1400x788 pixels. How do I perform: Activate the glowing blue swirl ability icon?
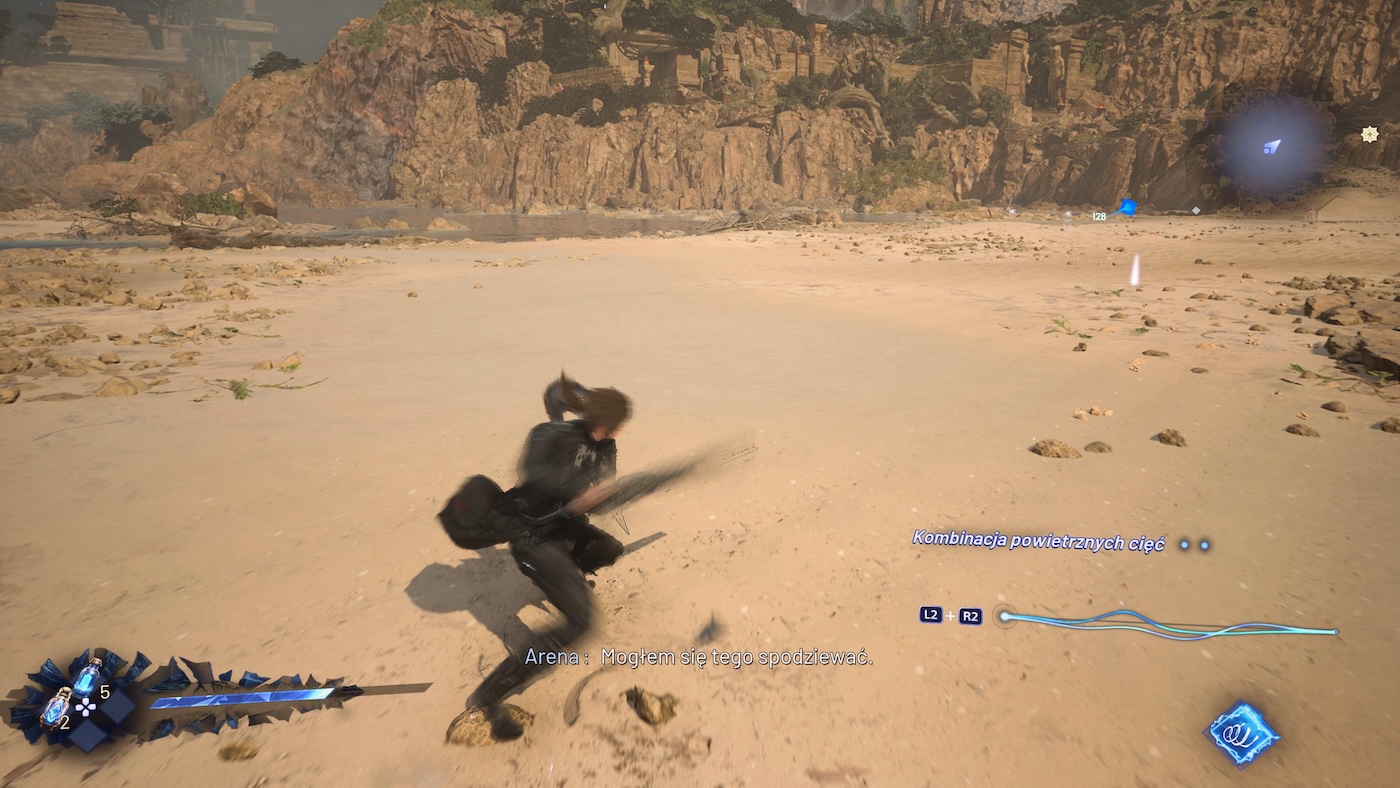pos(1241,733)
